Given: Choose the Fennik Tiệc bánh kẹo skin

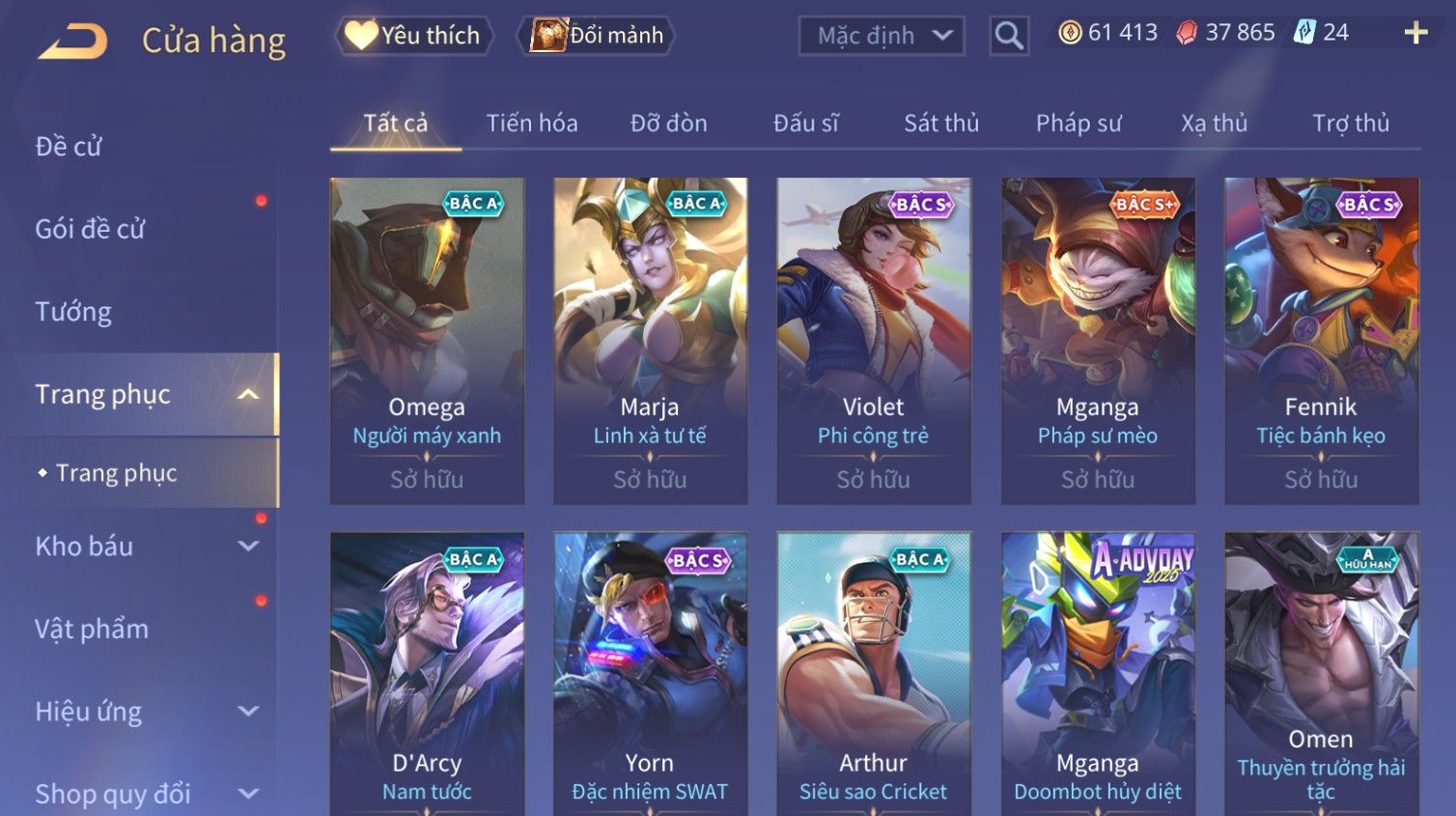Looking at the screenshot, I should (x=1321, y=340).
